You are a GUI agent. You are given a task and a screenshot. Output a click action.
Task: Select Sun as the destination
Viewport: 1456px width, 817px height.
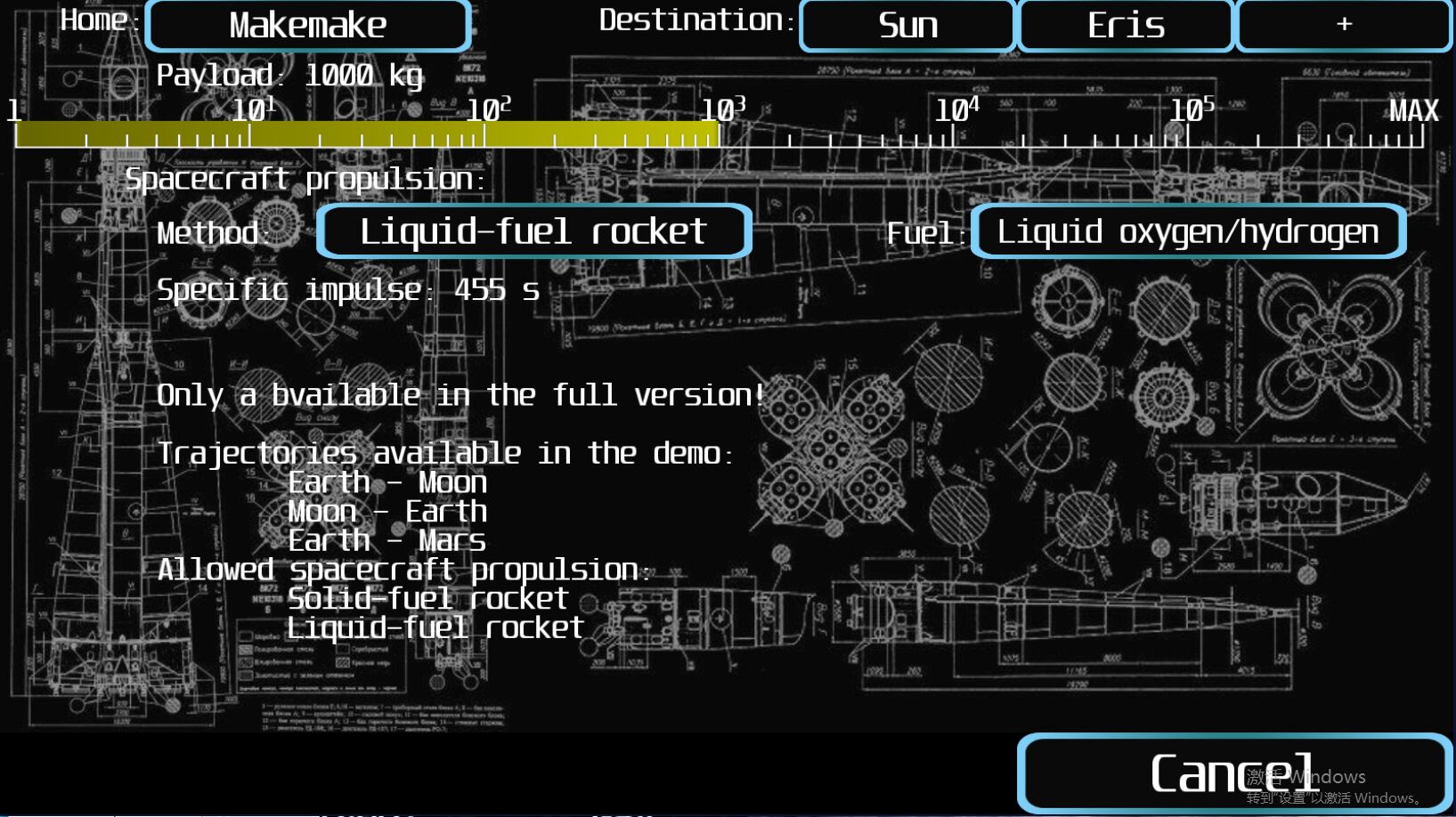[908, 25]
